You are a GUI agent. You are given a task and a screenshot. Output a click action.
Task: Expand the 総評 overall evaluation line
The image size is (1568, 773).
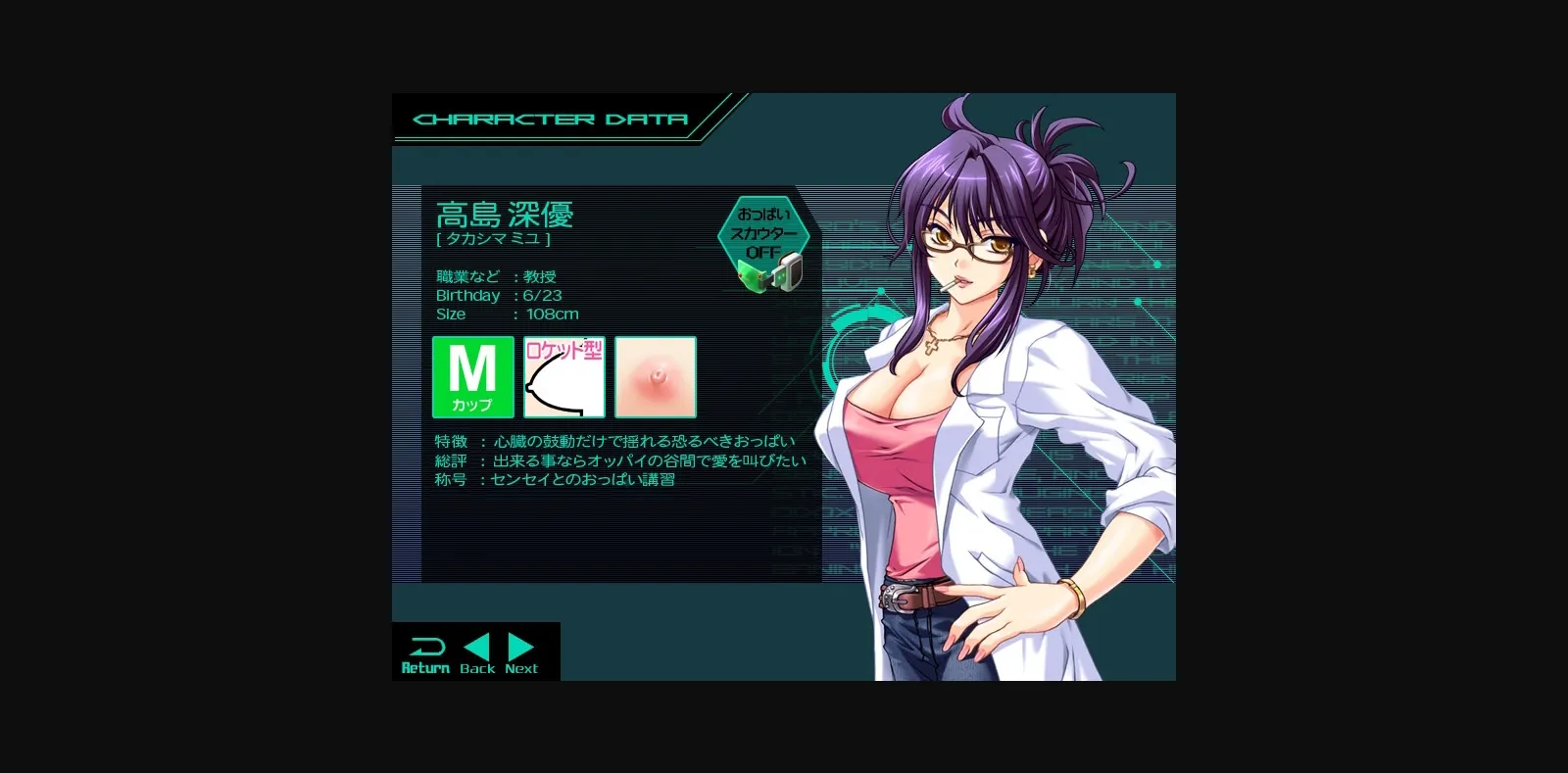click(x=617, y=459)
